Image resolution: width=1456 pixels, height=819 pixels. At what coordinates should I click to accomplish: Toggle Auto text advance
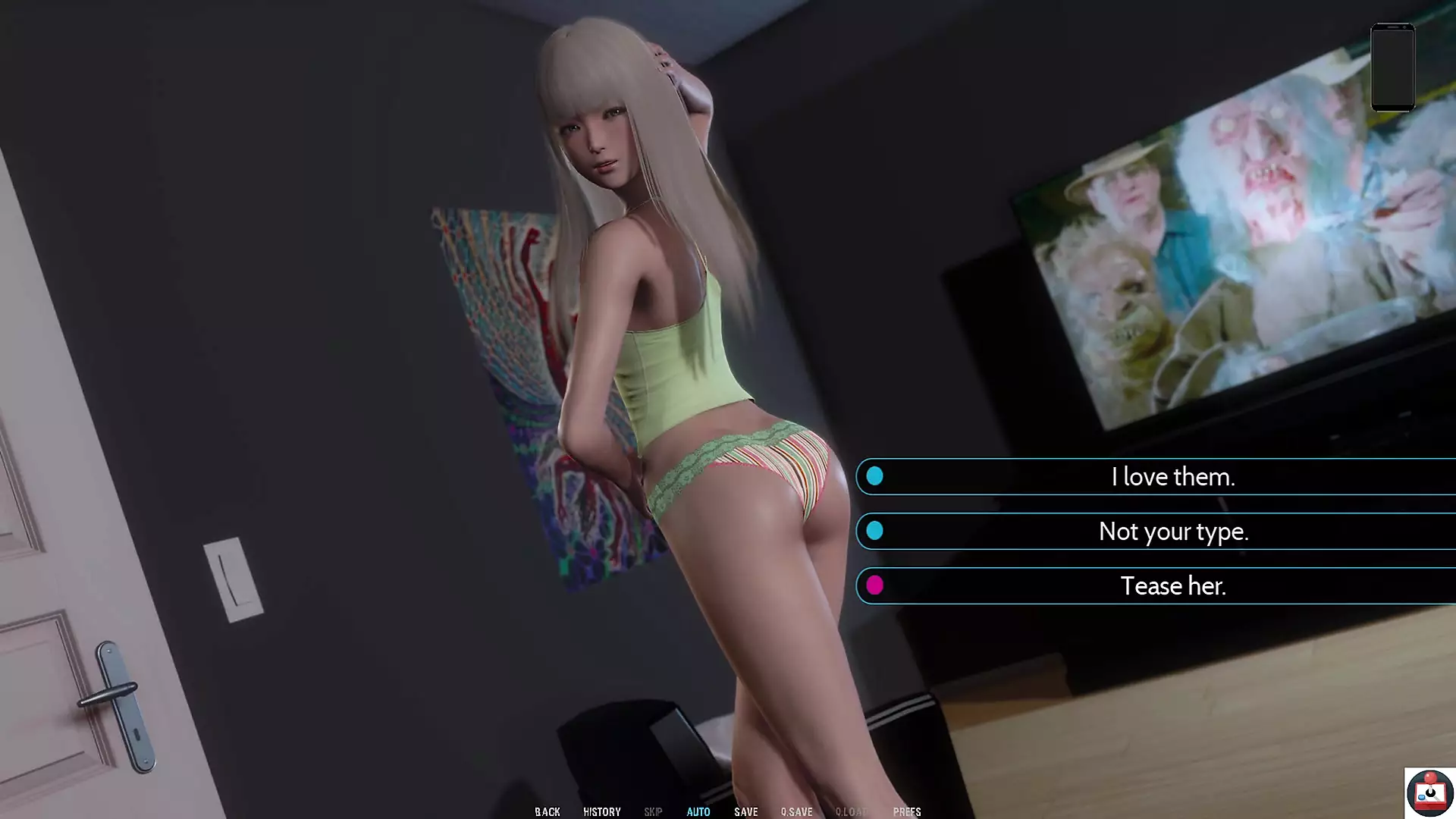698,811
